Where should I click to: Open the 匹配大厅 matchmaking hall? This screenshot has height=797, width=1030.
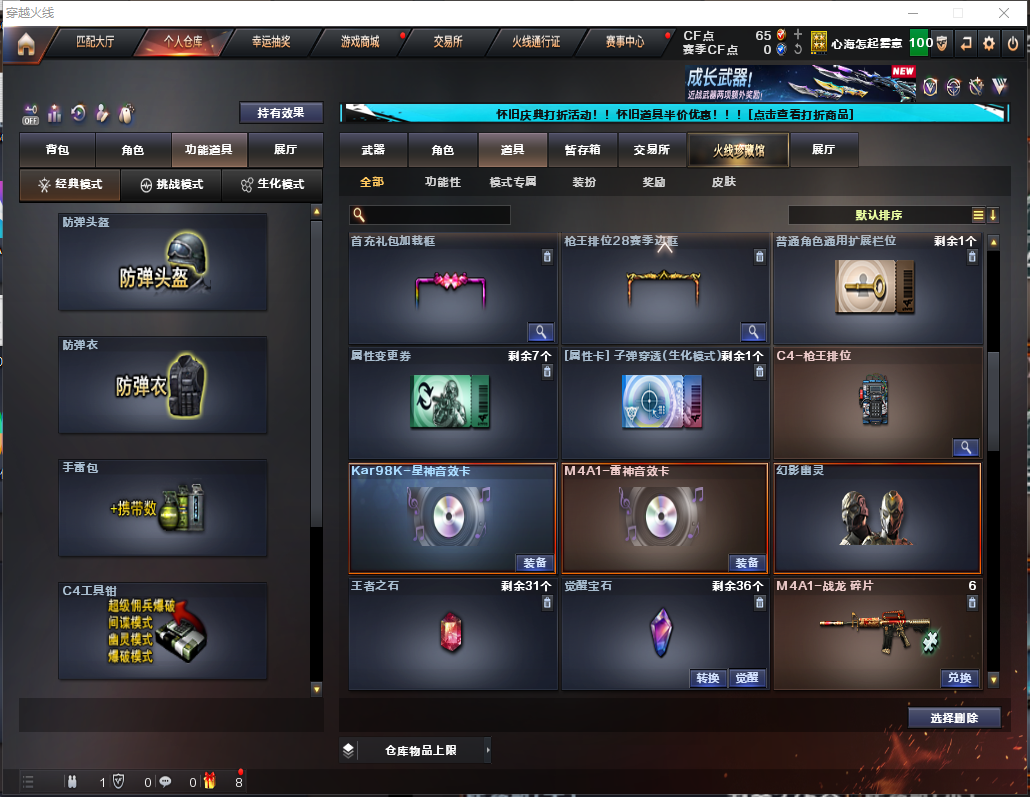(97, 42)
